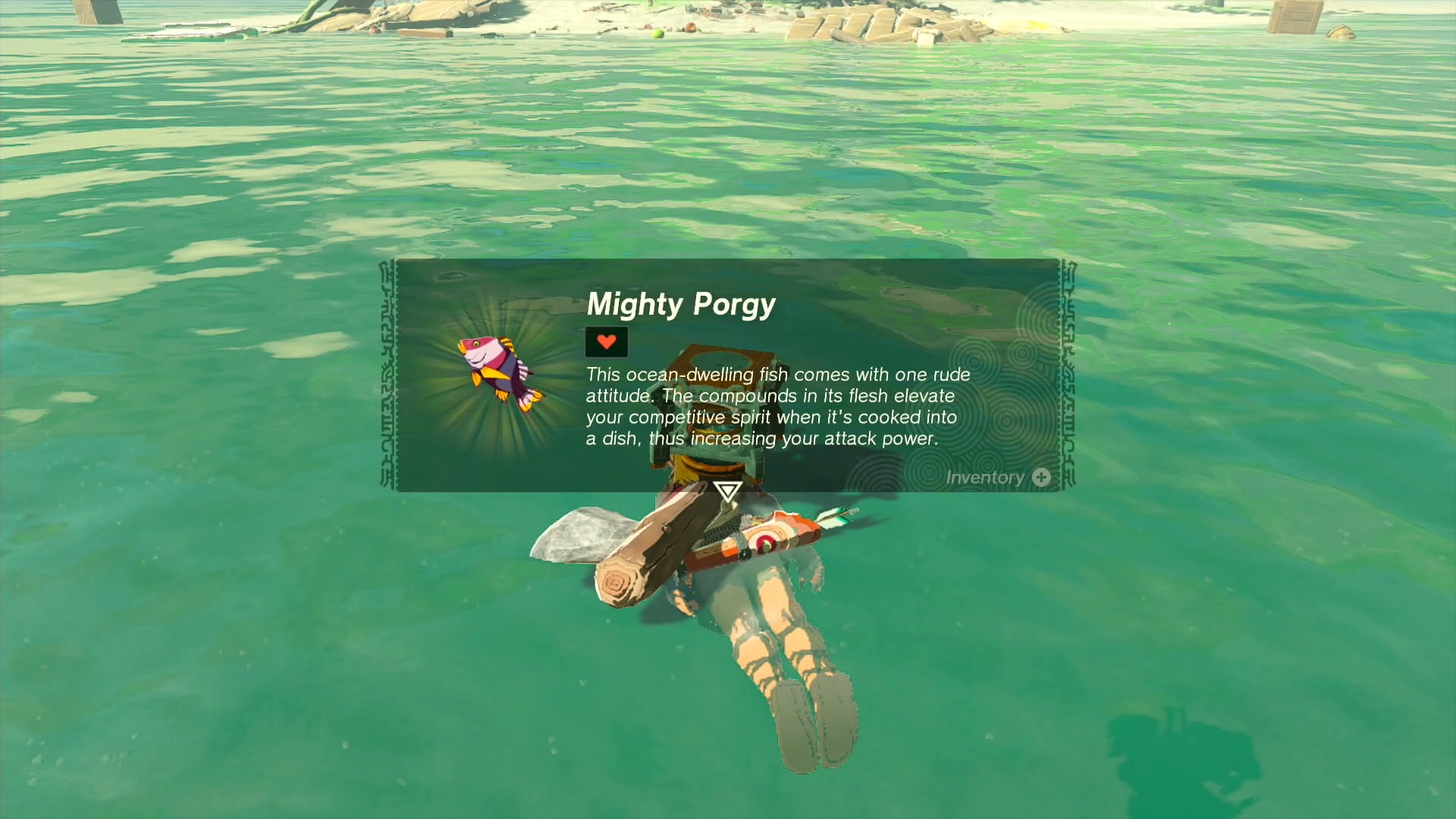
Task: Click the plus icon beside Inventory
Action: pyautogui.click(x=1040, y=478)
